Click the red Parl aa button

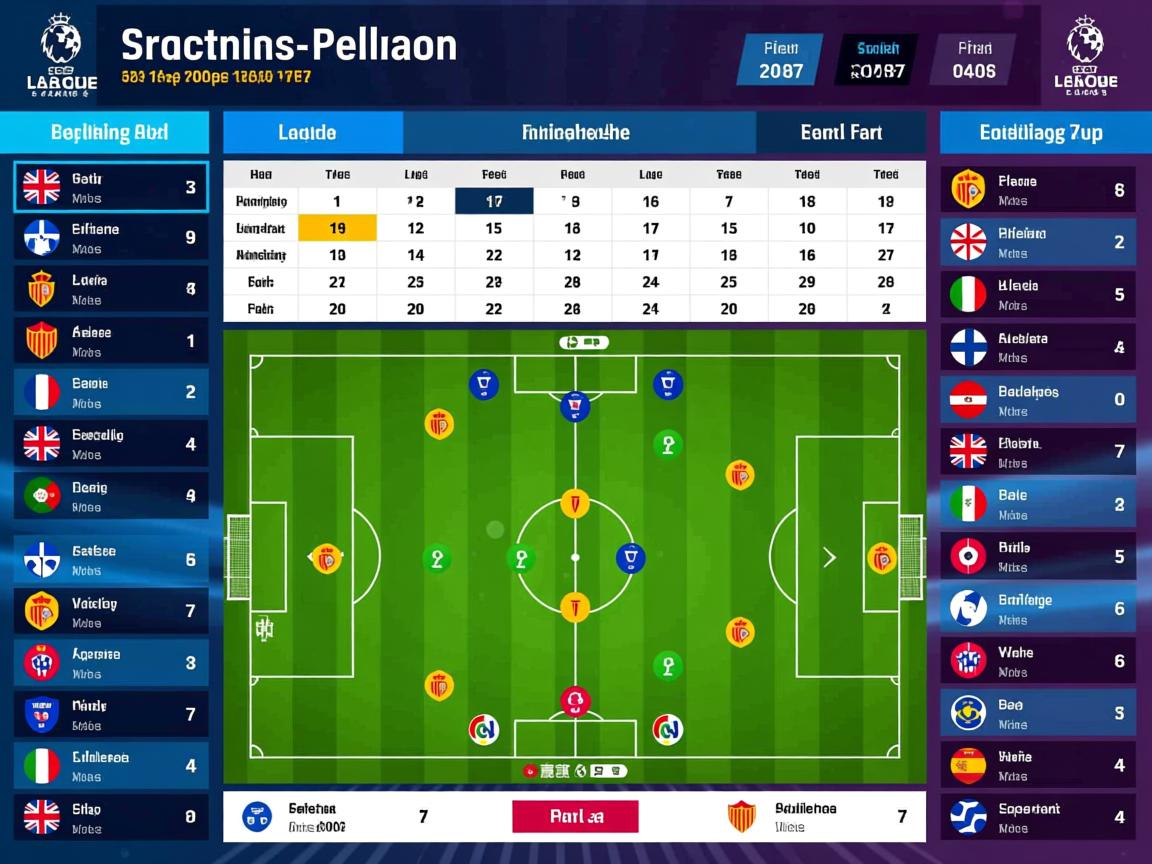click(576, 816)
